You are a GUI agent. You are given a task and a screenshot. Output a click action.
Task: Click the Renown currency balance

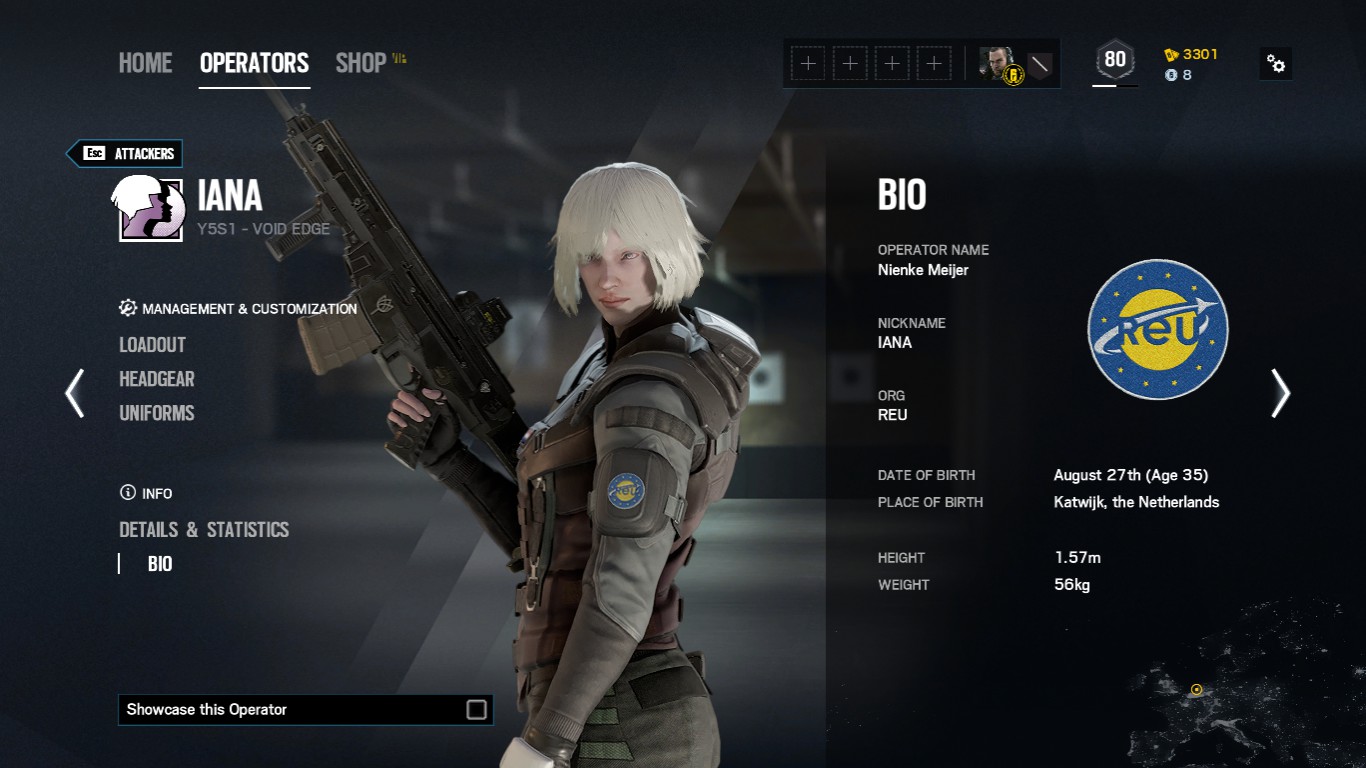[1191, 54]
